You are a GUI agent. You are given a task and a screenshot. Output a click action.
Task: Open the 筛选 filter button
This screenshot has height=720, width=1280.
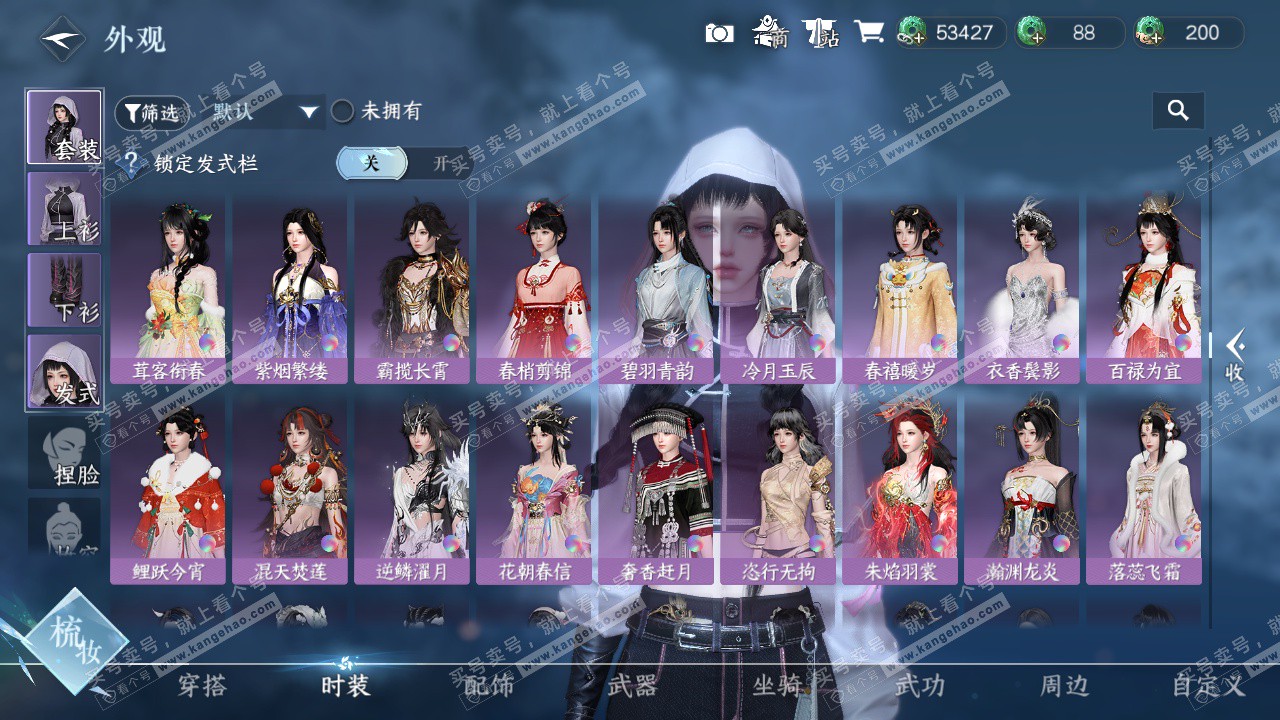click(151, 113)
